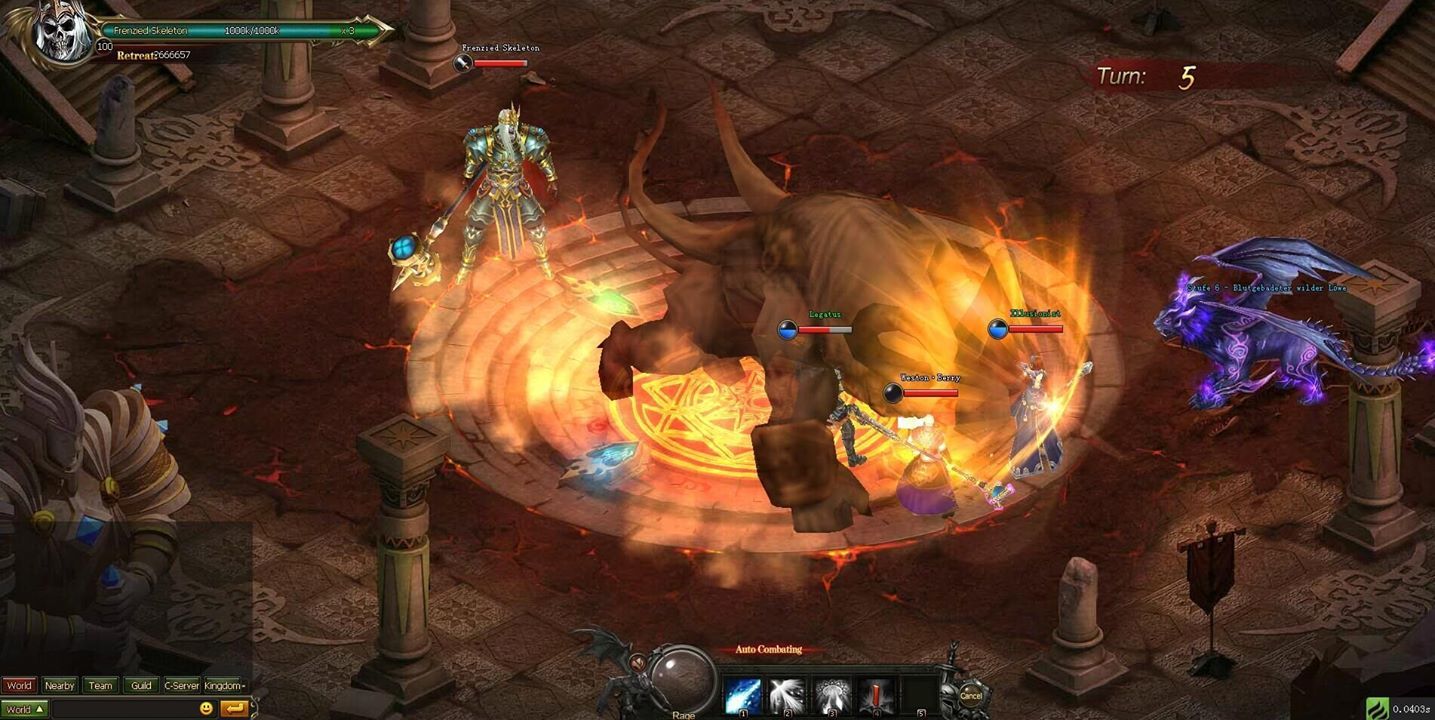The width and height of the screenshot is (1435, 720).
Task: Open the emoticon smiley picker
Action: (207, 708)
